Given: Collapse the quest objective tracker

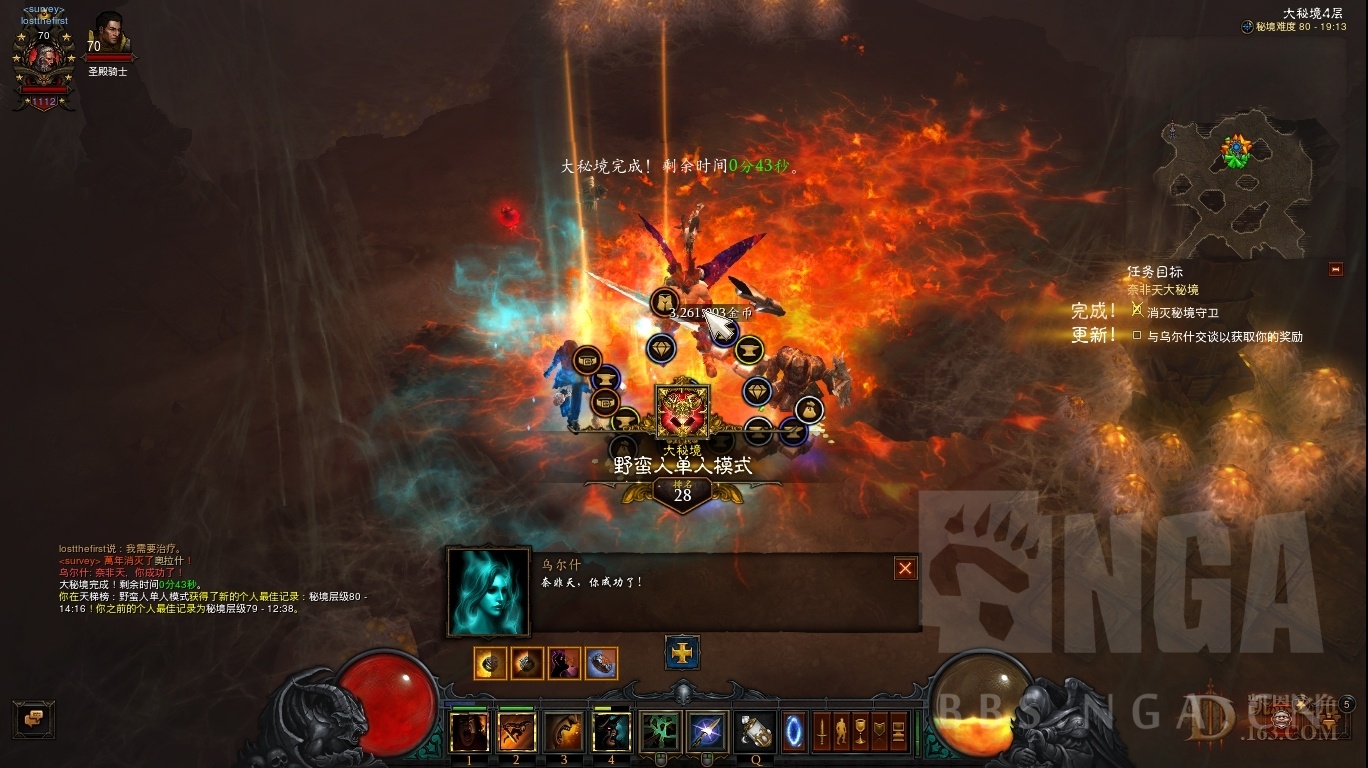Looking at the screenshot, I should click(1335, 269).
